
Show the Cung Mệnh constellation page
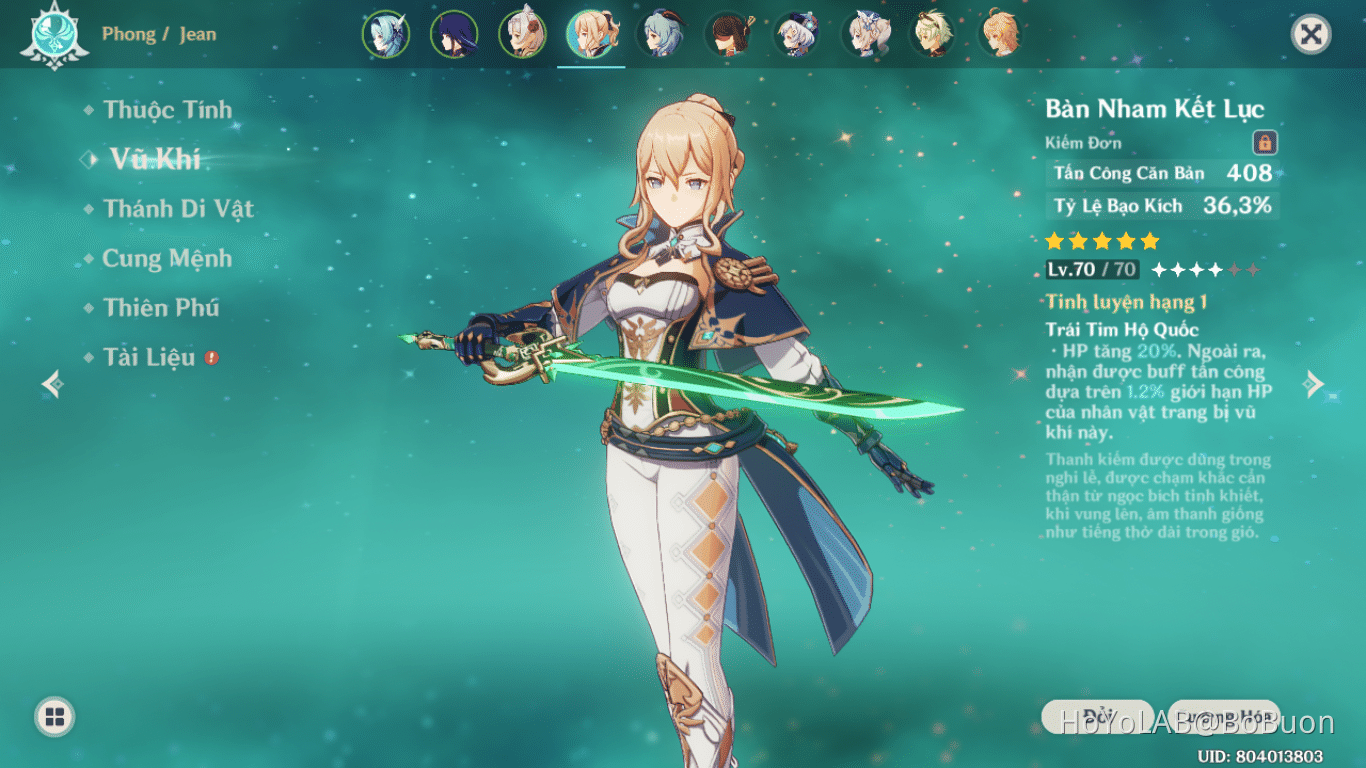click(167, 258)
